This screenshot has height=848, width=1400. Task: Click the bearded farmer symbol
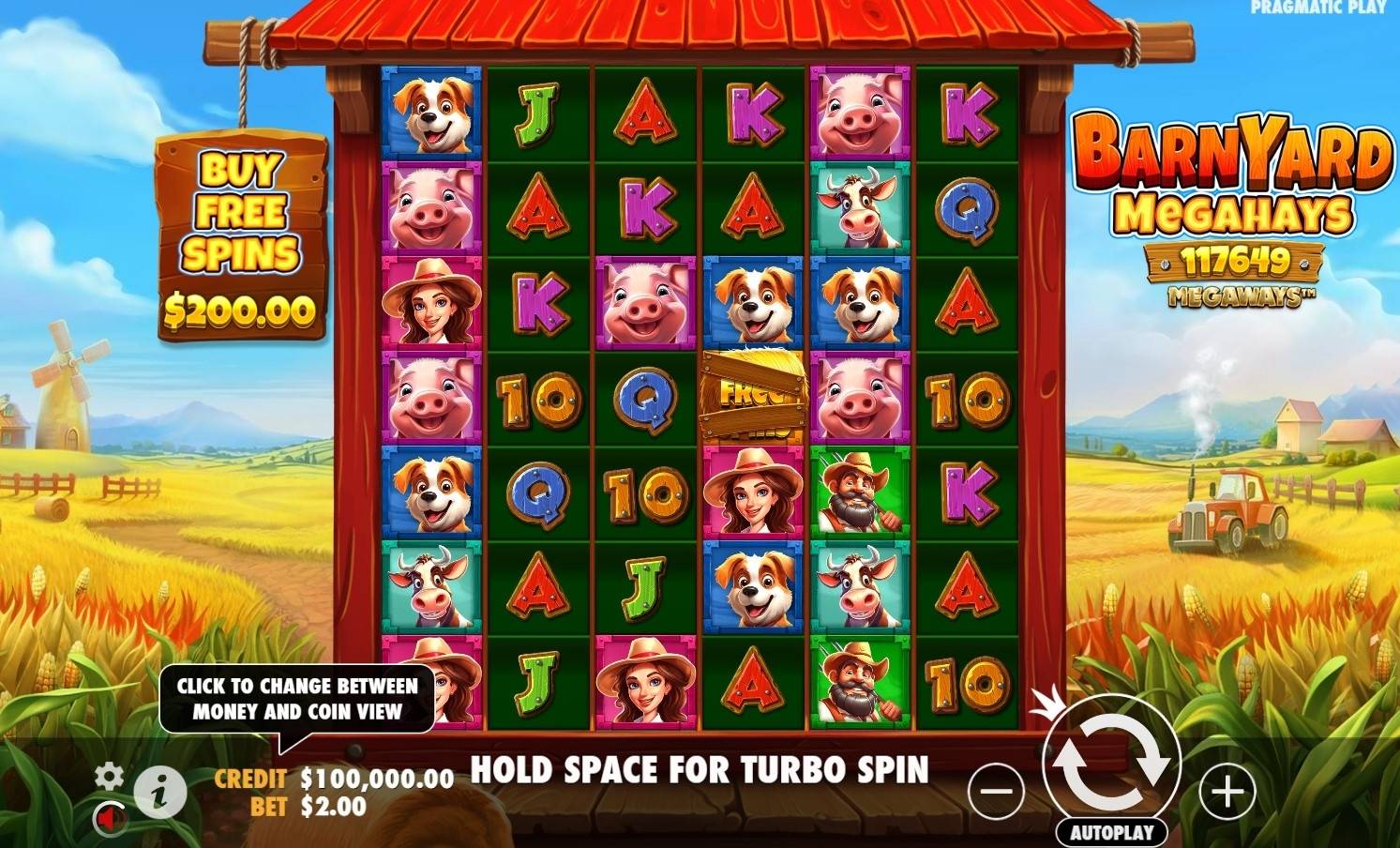click(x=860, y=494)
